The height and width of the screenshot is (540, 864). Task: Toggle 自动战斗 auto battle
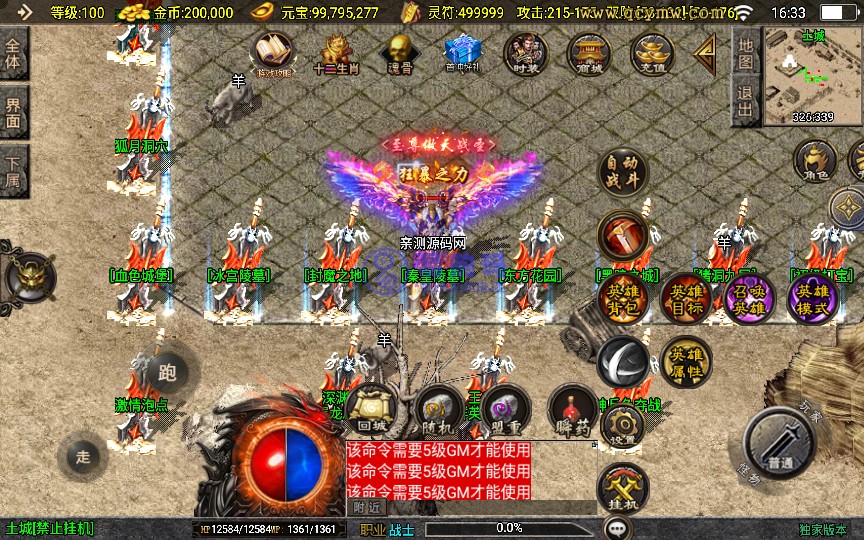coord(624,174)
